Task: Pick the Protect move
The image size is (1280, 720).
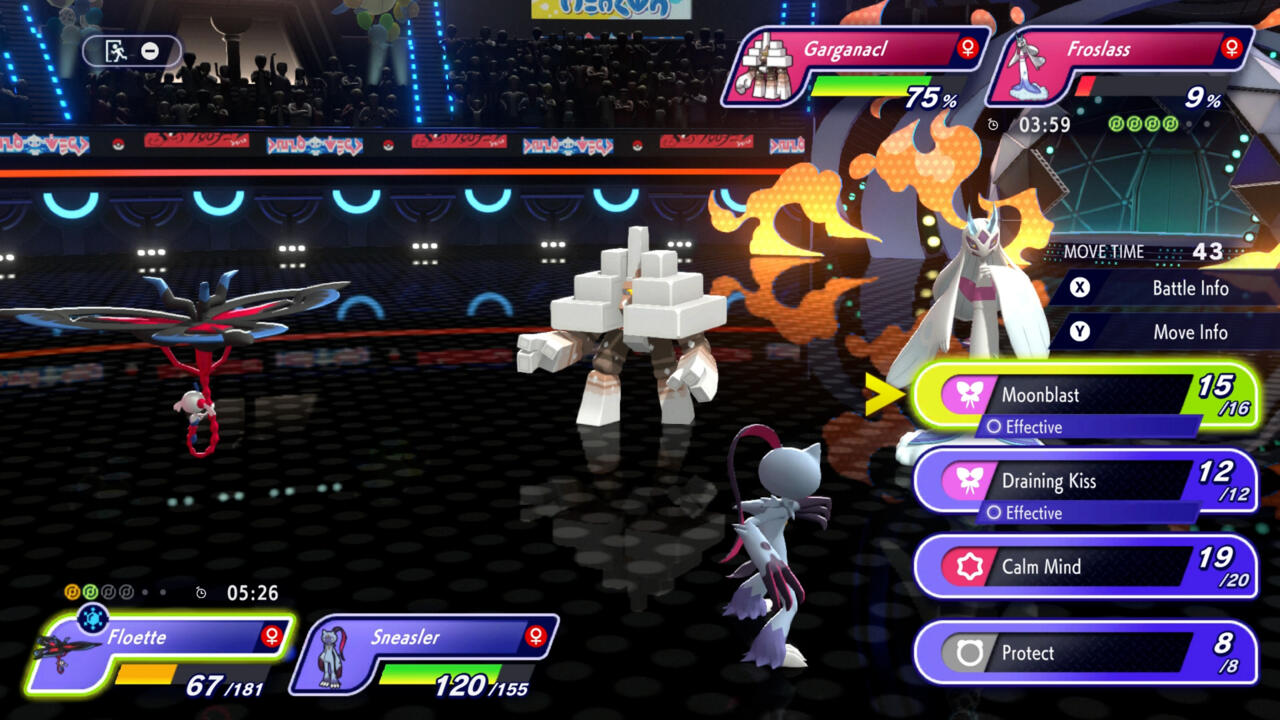Action: click(1085, 653)
